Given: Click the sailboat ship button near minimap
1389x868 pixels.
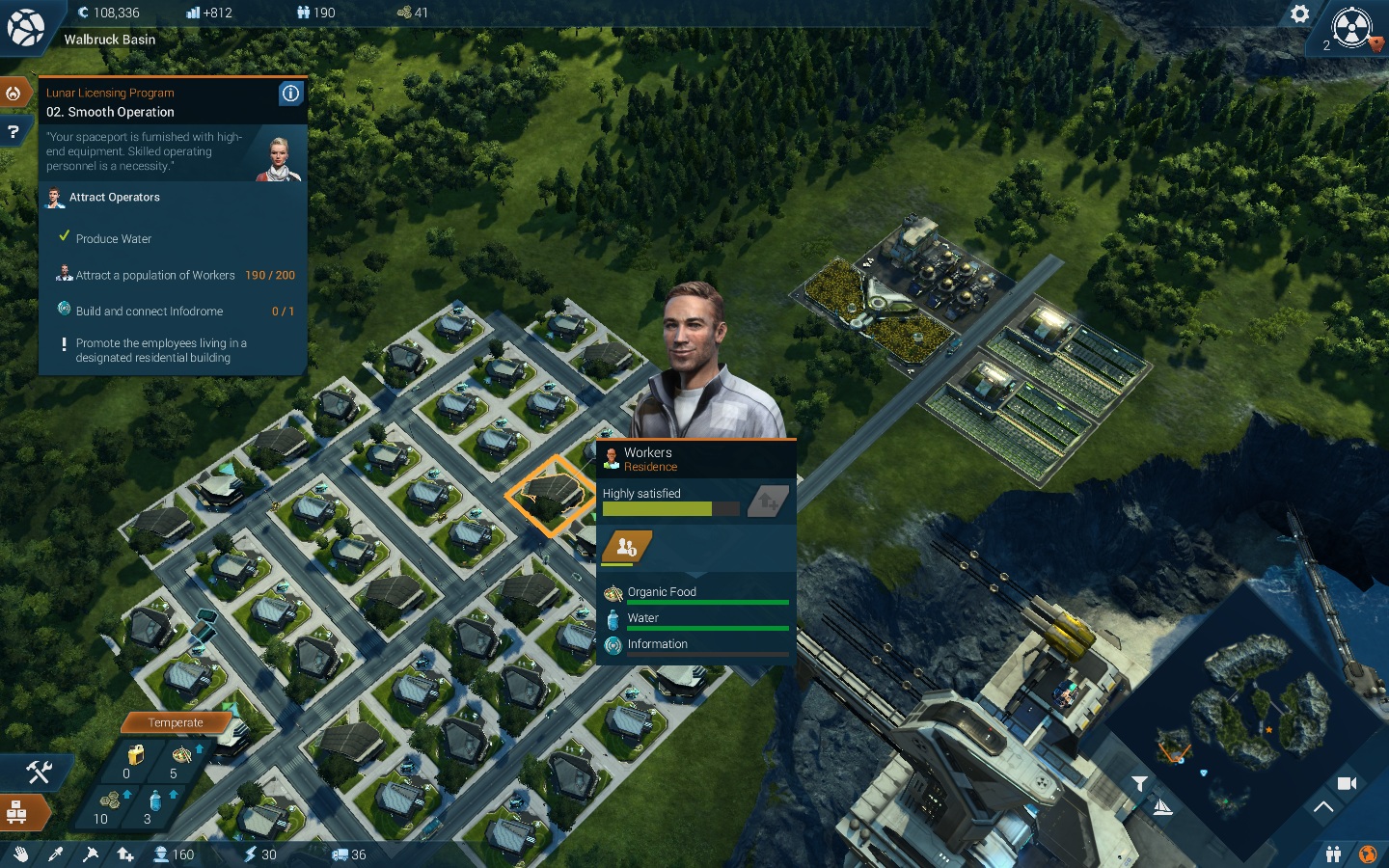Looking at the screenshot, I should point(1162,807).
